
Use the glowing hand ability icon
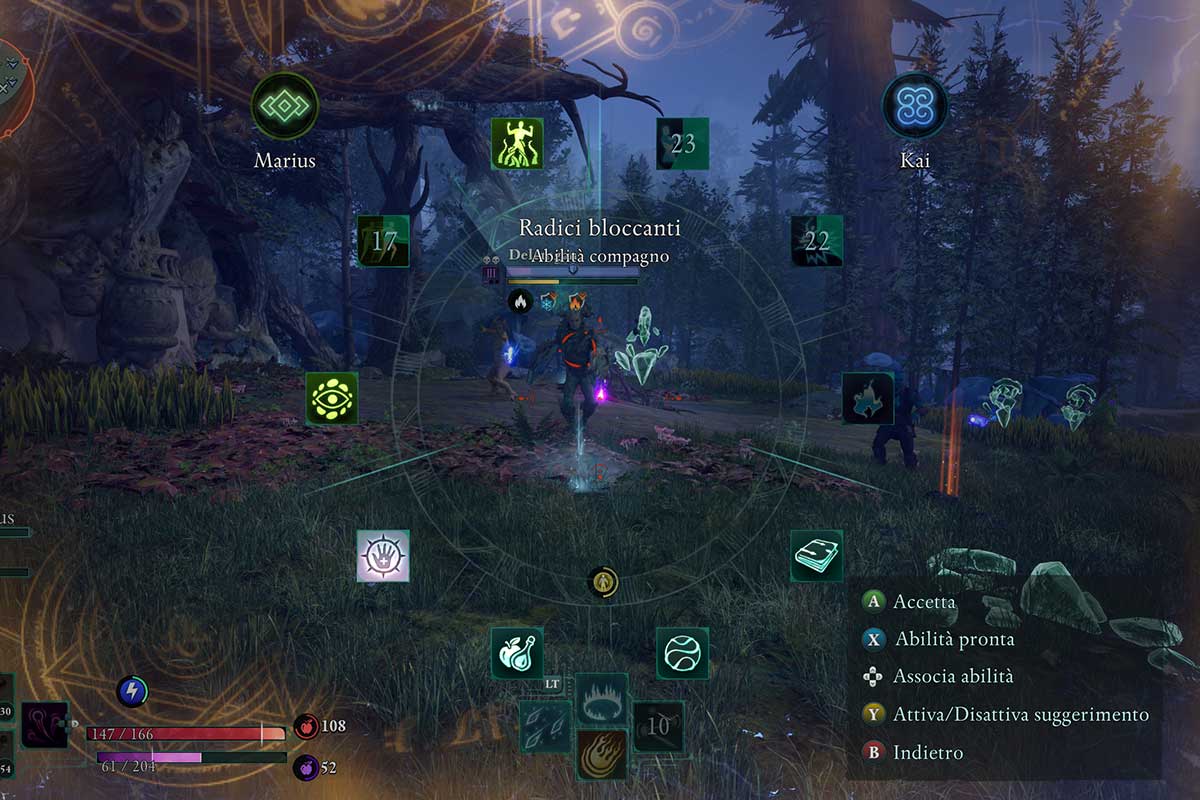click(x=383, y=556)
